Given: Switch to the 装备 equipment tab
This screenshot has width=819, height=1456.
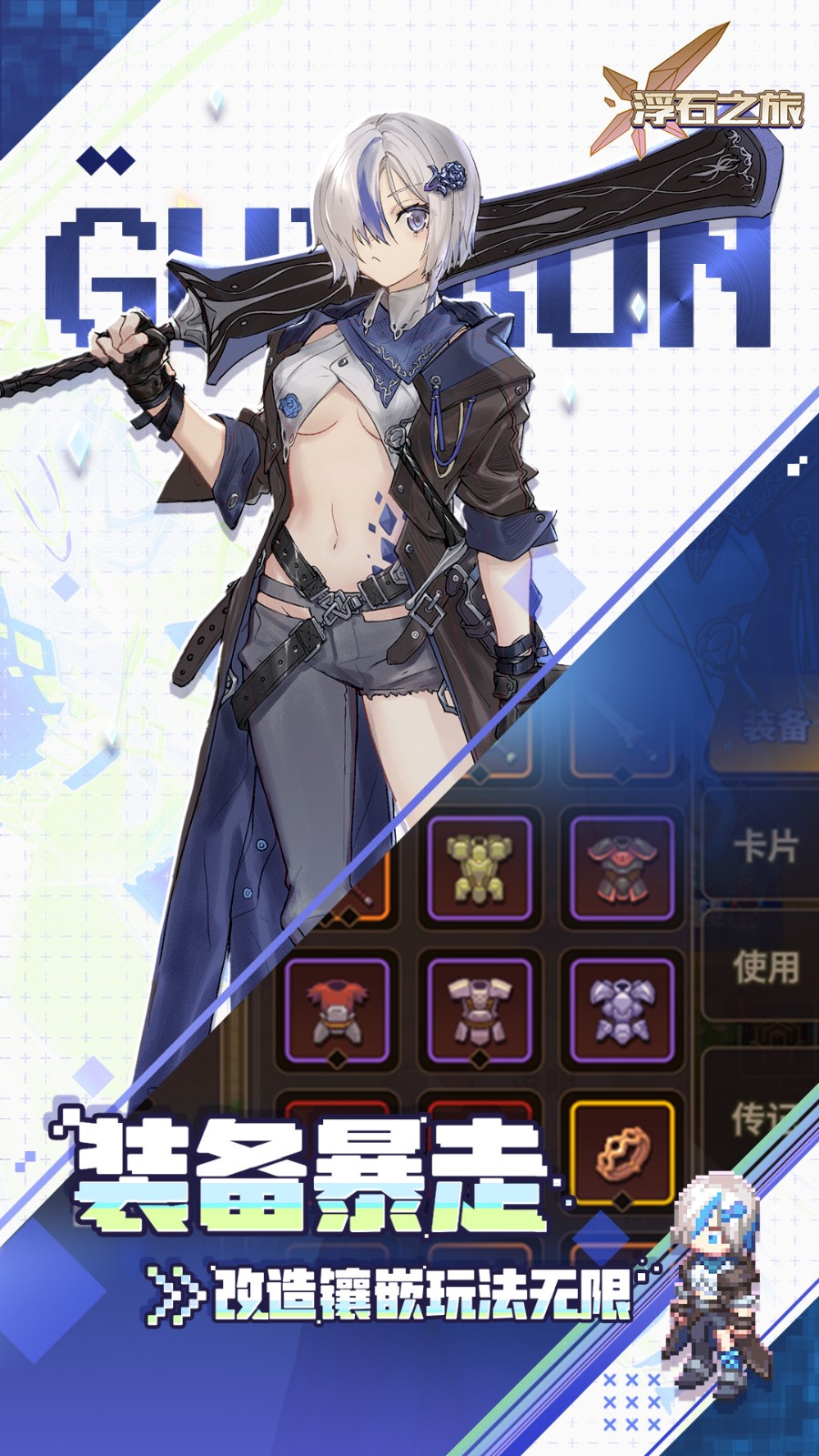Looking at the screenshot, I should coord(774,728).
